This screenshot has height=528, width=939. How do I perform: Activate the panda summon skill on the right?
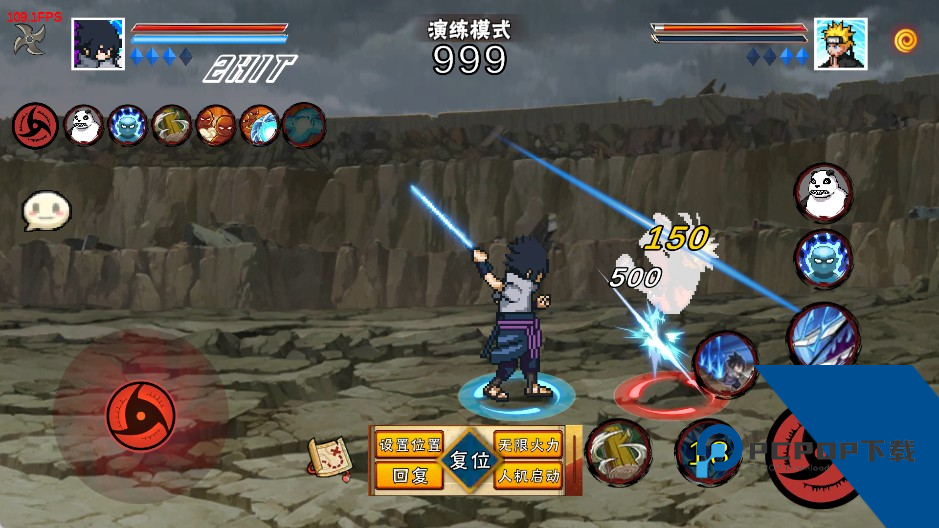[824, 192]
